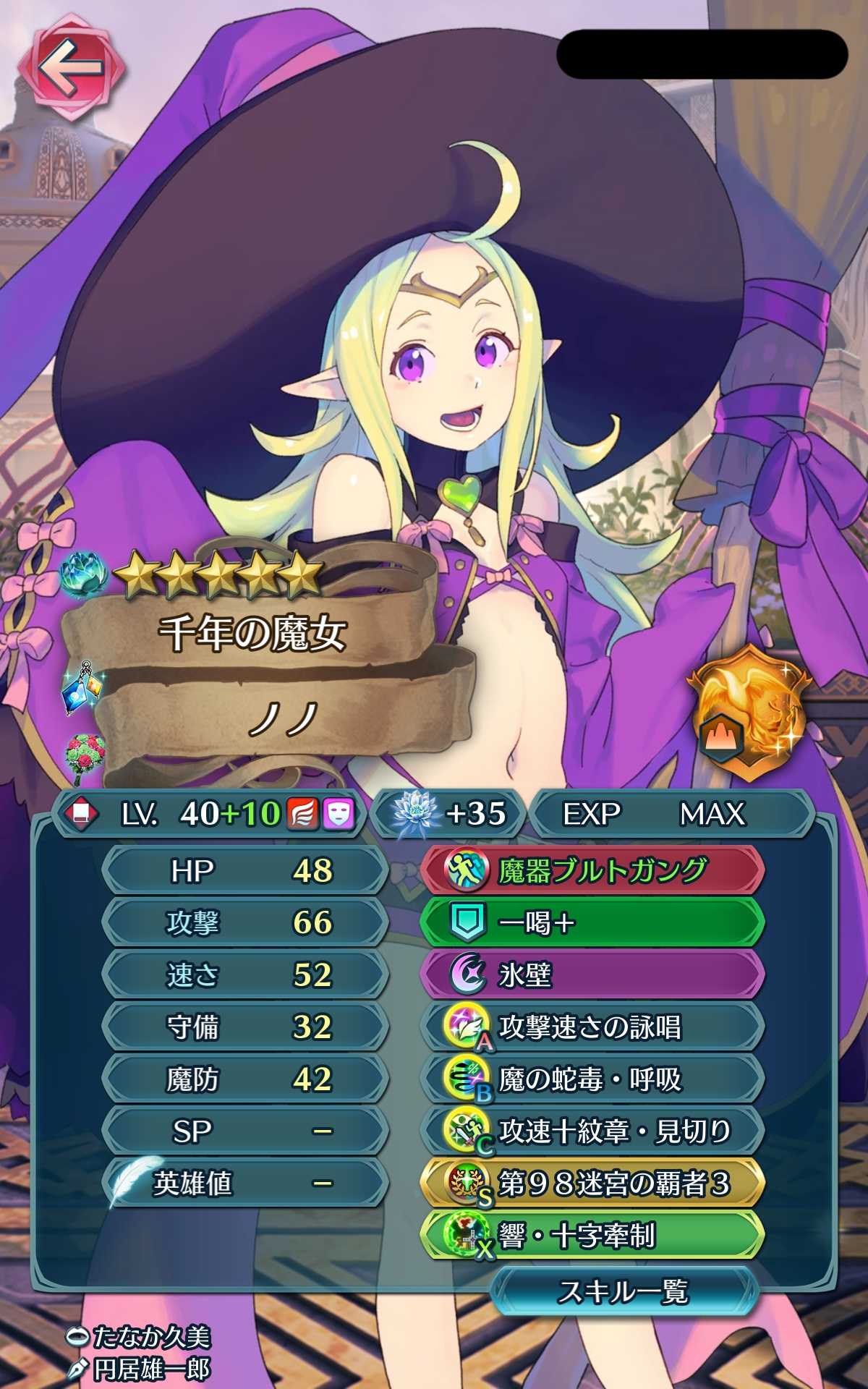Inspect C skill 攻速十紋章・見切り
868x1389 pixels.
(592, 1131)
